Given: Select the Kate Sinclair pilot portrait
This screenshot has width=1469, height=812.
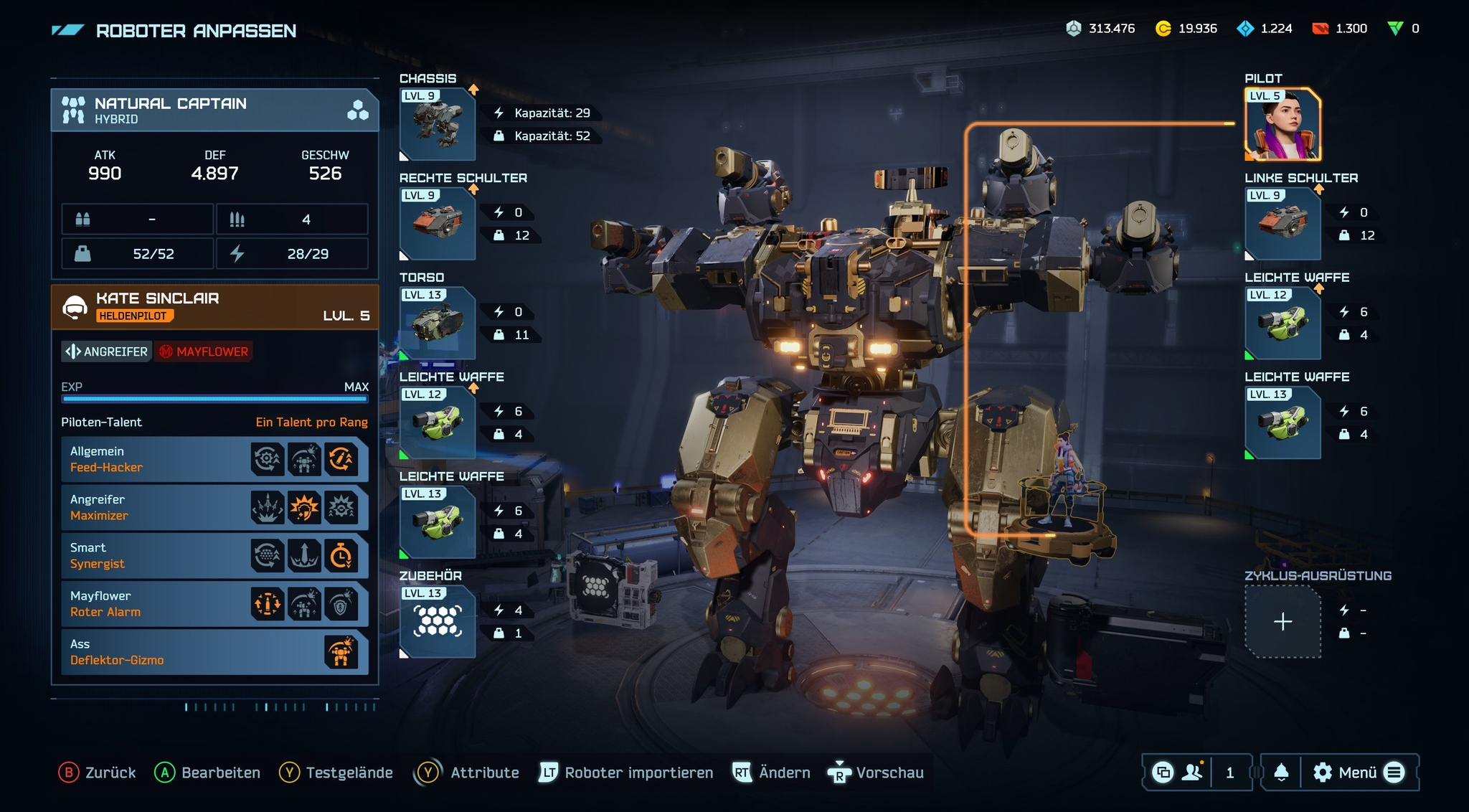Looking at the screenshot, I should [1283, 125].
